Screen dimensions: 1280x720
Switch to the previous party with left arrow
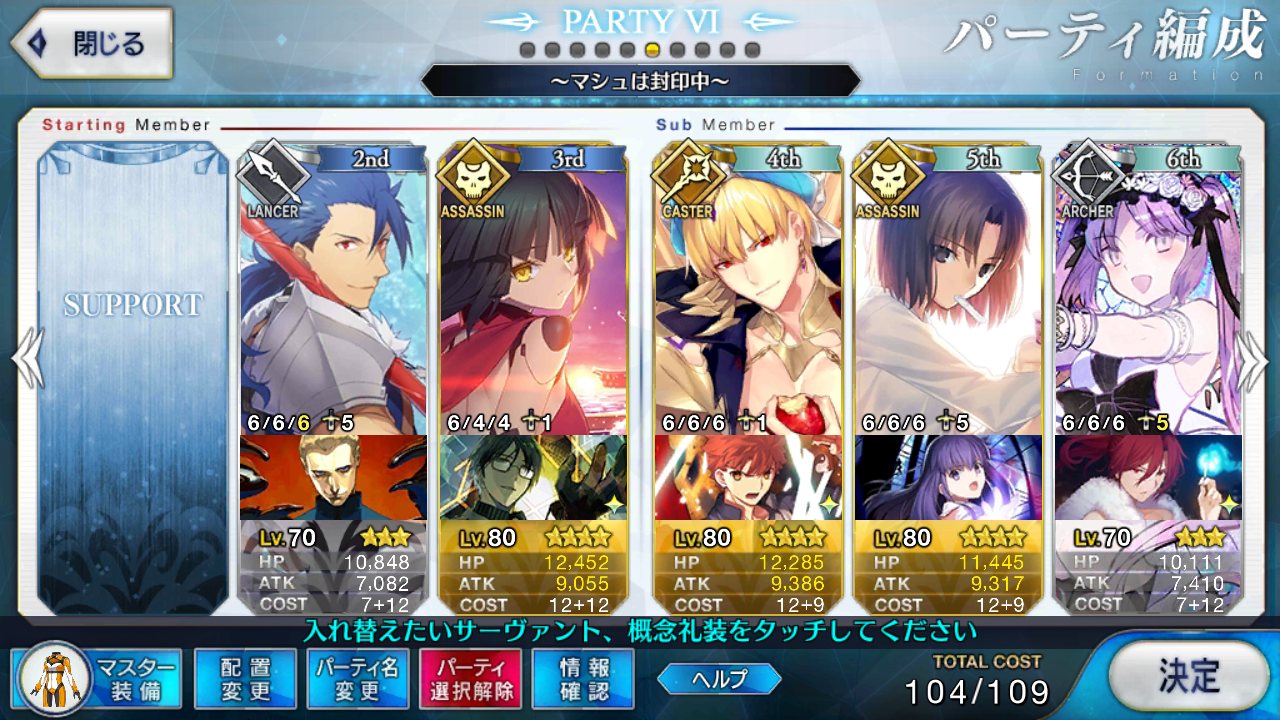pos(28,360)
